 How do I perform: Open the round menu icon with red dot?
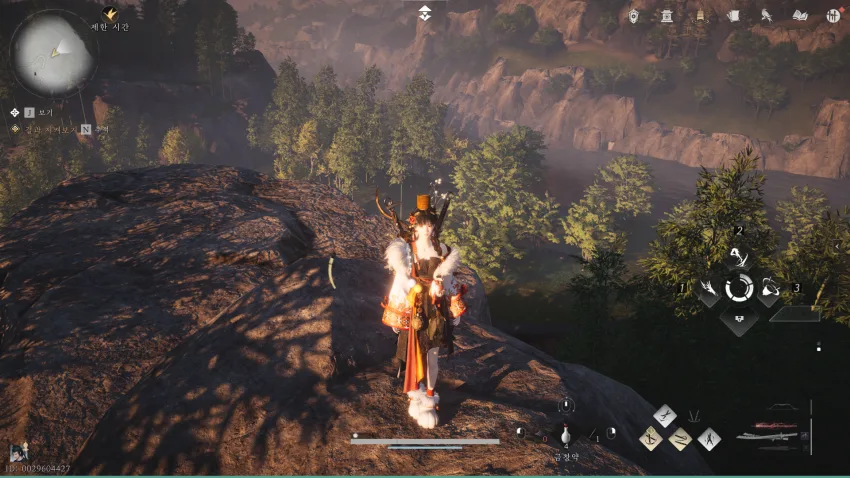click(x=832, y=15)
